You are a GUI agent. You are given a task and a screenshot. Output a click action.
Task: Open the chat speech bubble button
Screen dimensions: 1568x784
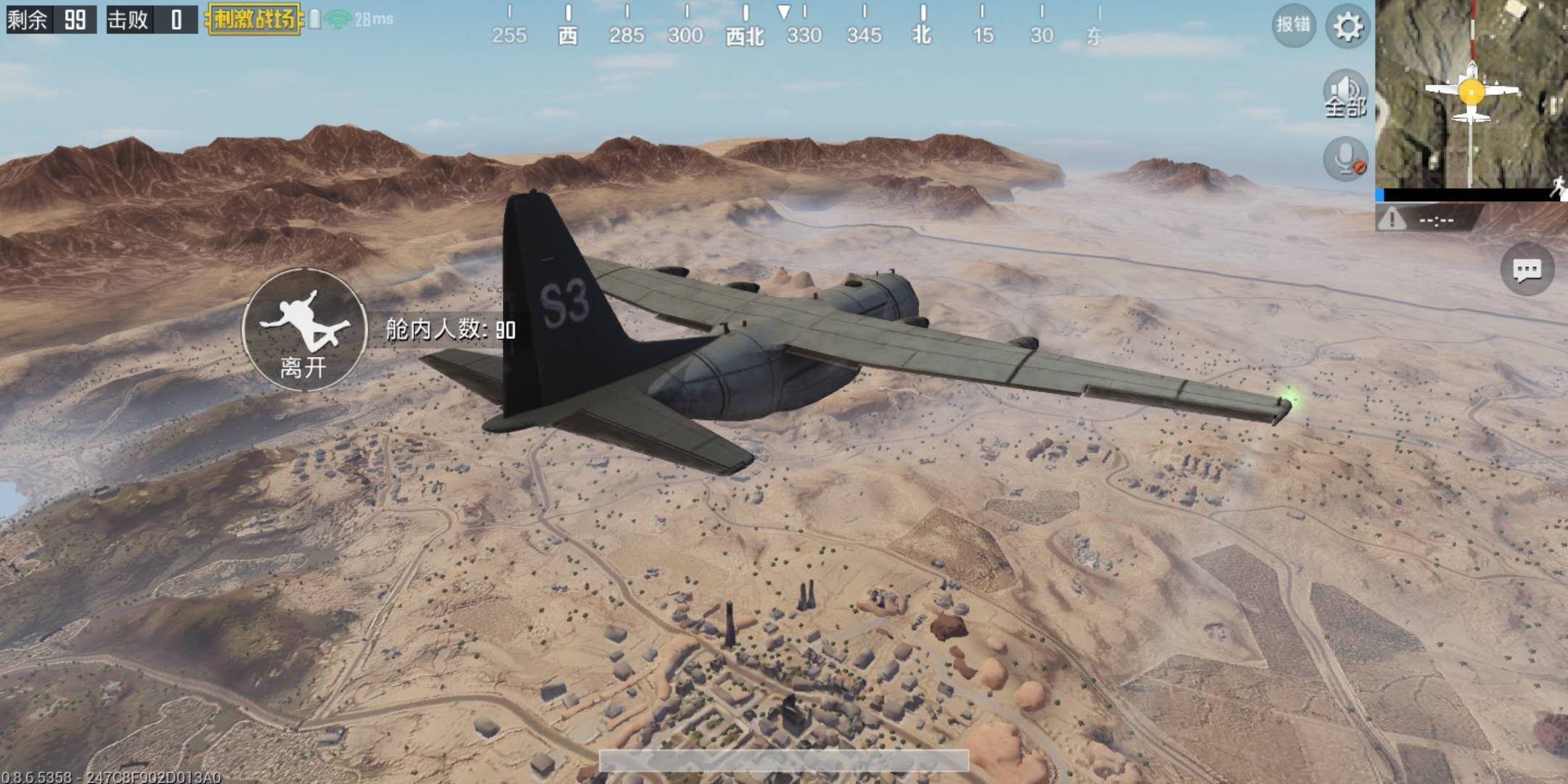click(x=1527, y=270)
